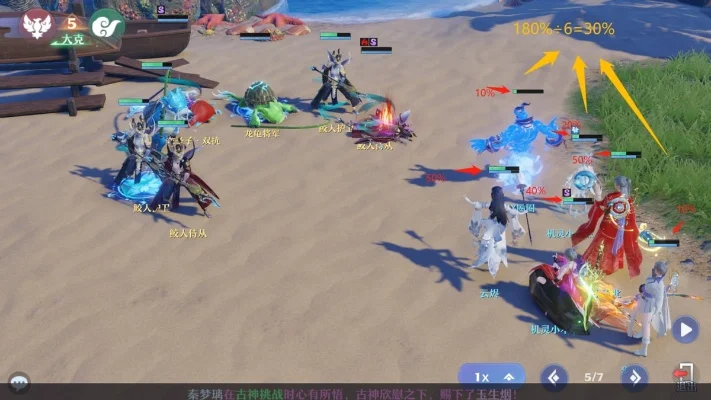Viewport: 711px width, 400px height.
Task: Select the red winged faction emblem
Action: tap(38, 24)
